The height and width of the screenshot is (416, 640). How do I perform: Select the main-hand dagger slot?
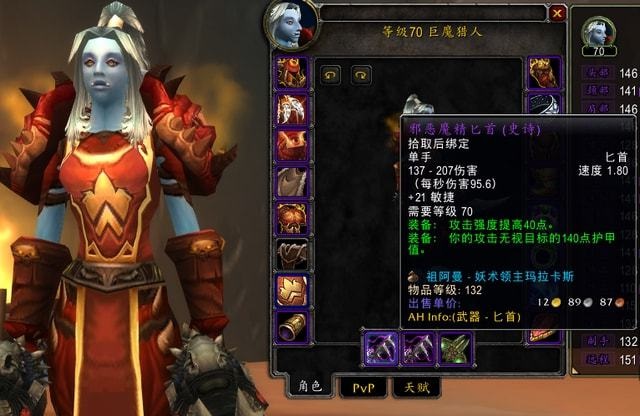pos(381,348)
